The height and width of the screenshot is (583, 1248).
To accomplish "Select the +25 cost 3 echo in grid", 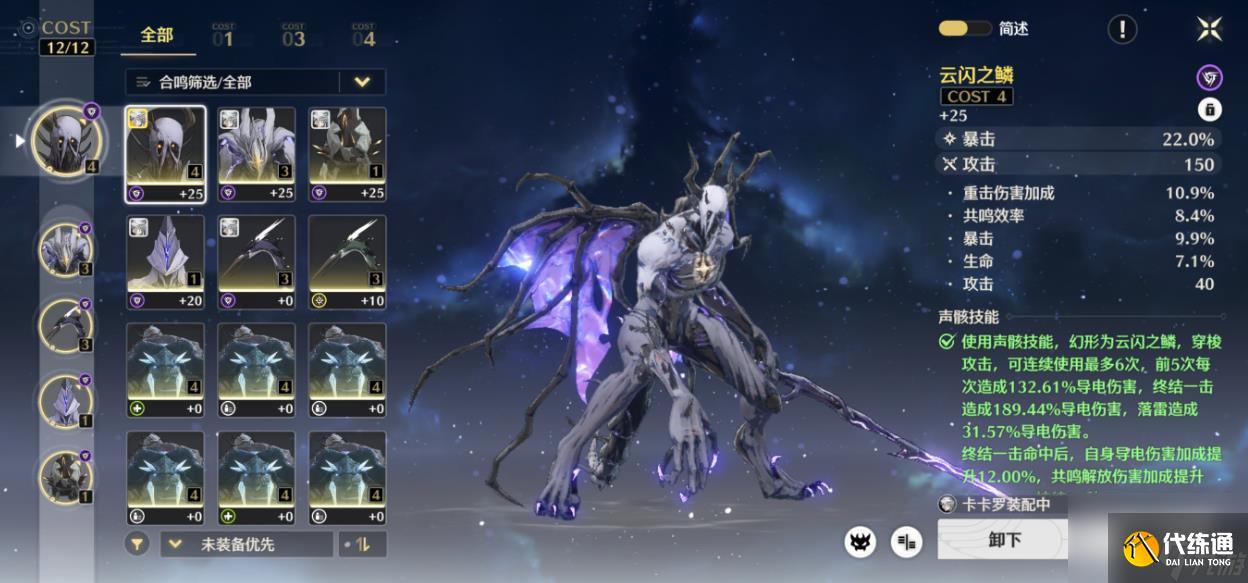I will (257, 154).
